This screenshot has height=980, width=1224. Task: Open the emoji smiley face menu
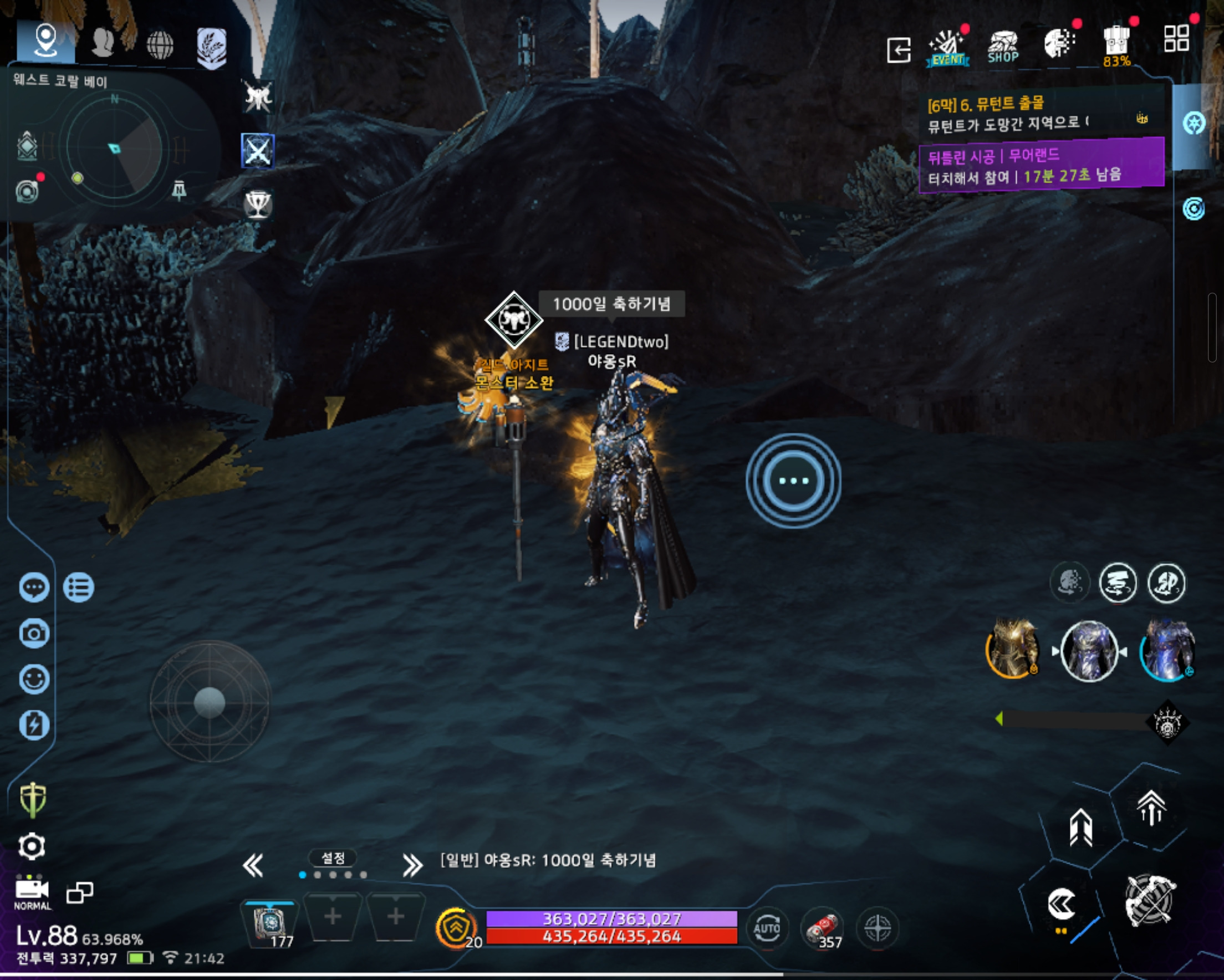tap(34, 679)
